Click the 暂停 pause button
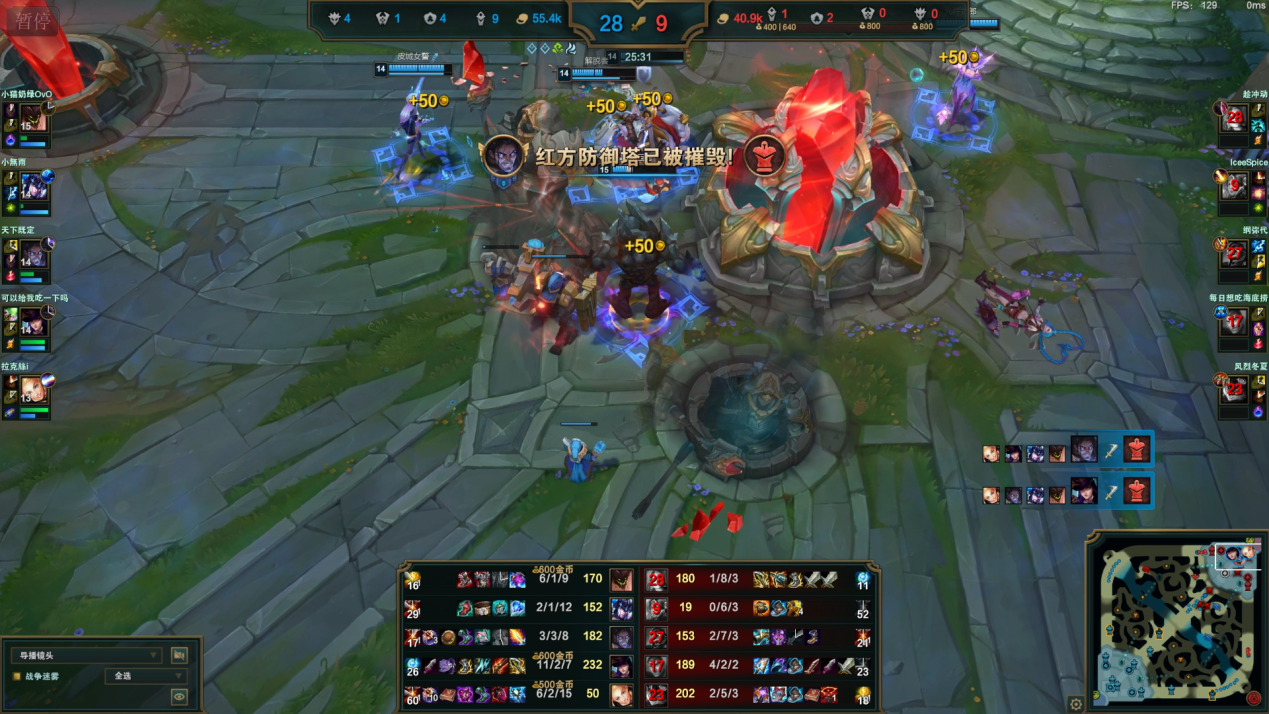This screenshot has width=1269, height=714. click(x=31, y=20)
